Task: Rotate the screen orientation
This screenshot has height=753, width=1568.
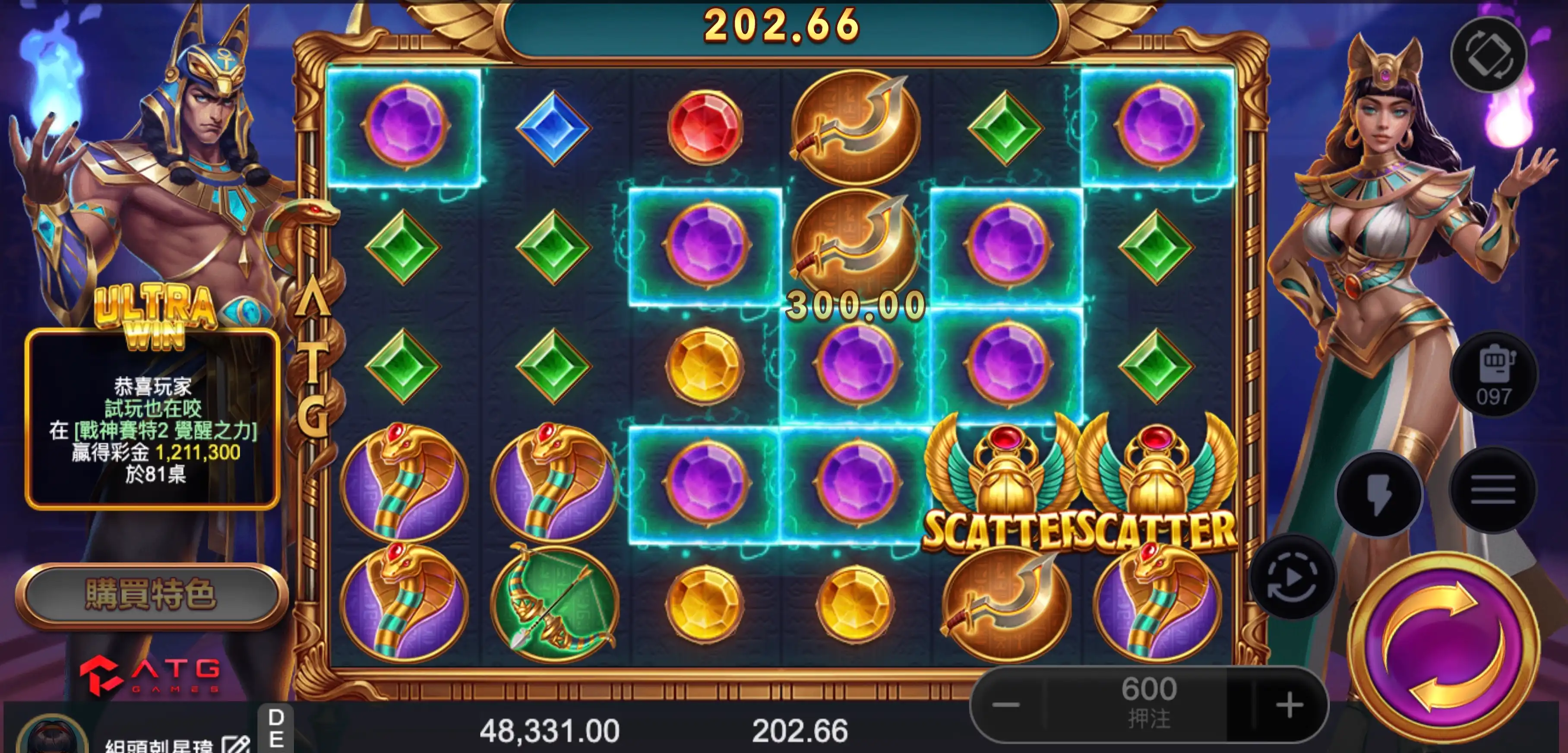Action: pyautogui.click(x=1488, y=55)
